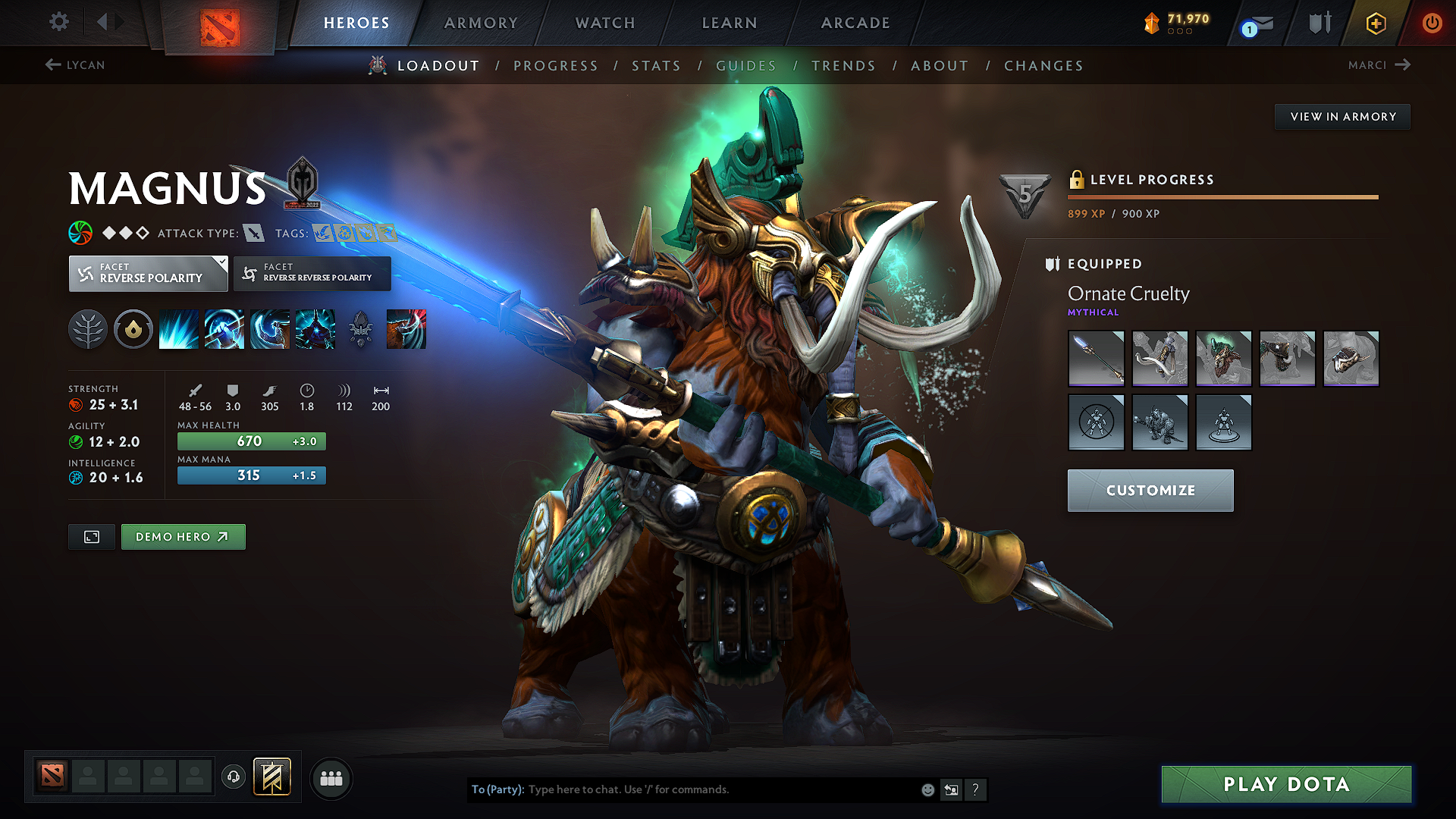Click the melee attack type sword icon
1456x819 pixels.
(253, 233)
